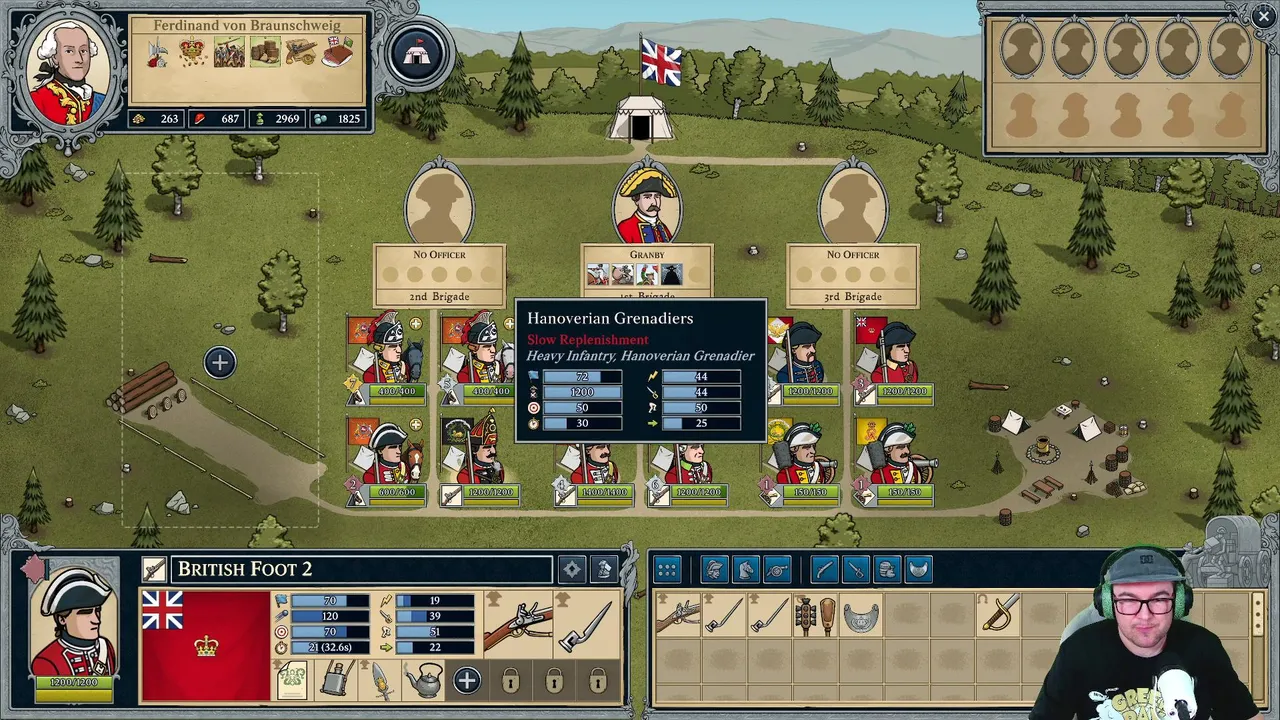The width and height of the screenshot is (1280, 720).
Task: Add equipment via the plus slot
Action: 466,682
